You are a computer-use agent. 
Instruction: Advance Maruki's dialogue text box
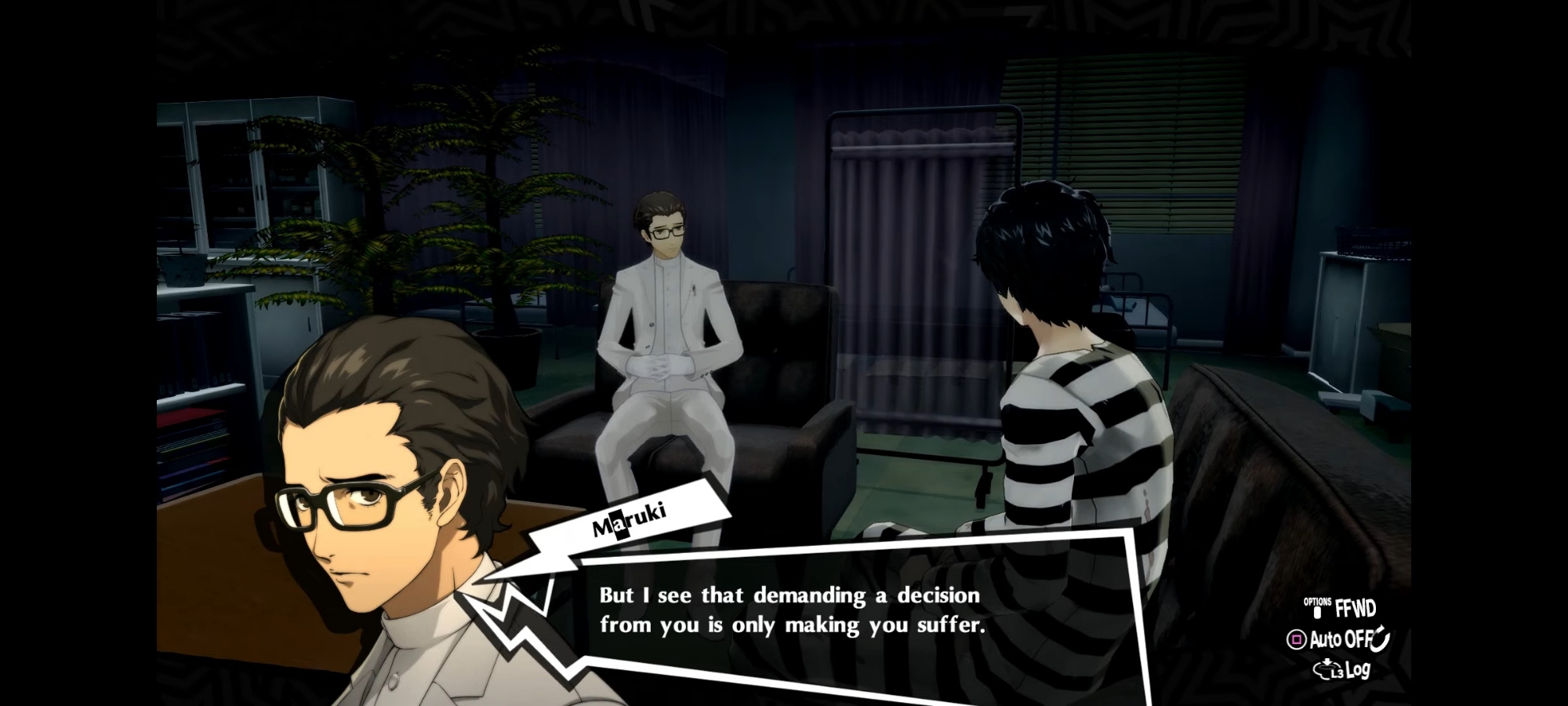(792, 611)
